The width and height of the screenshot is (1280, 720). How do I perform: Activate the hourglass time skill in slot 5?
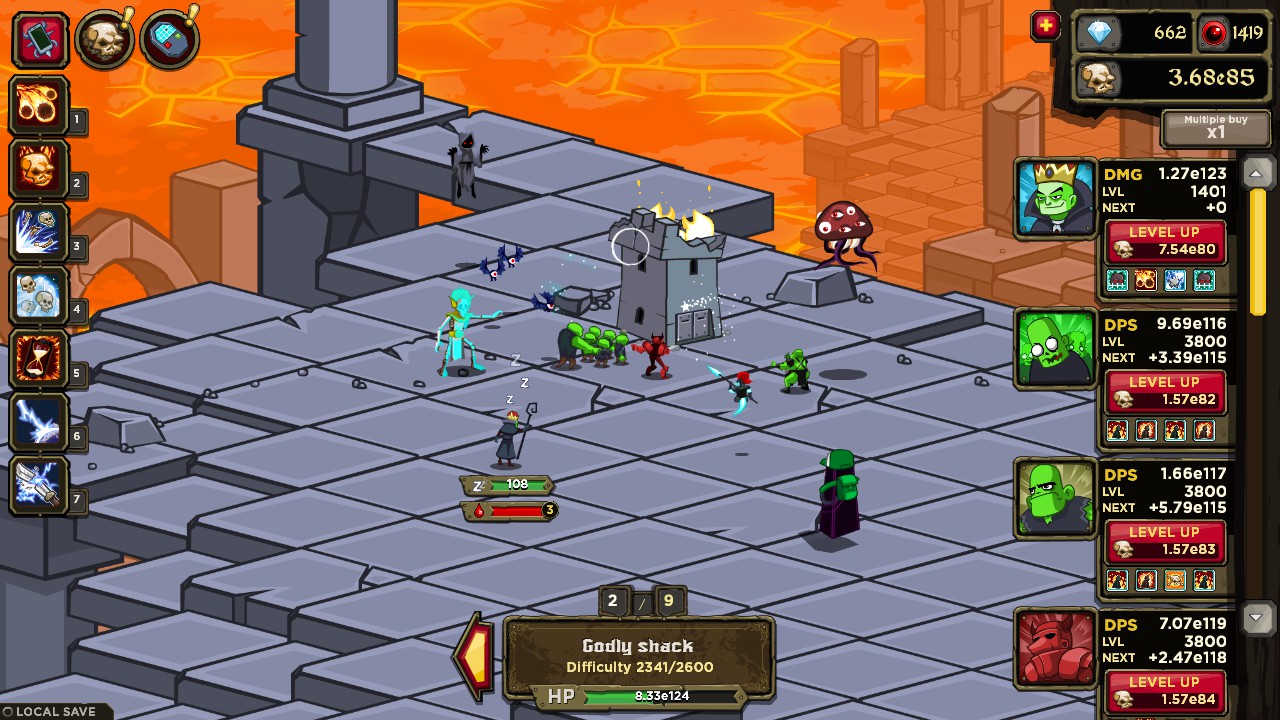click(x=40, y=357)
